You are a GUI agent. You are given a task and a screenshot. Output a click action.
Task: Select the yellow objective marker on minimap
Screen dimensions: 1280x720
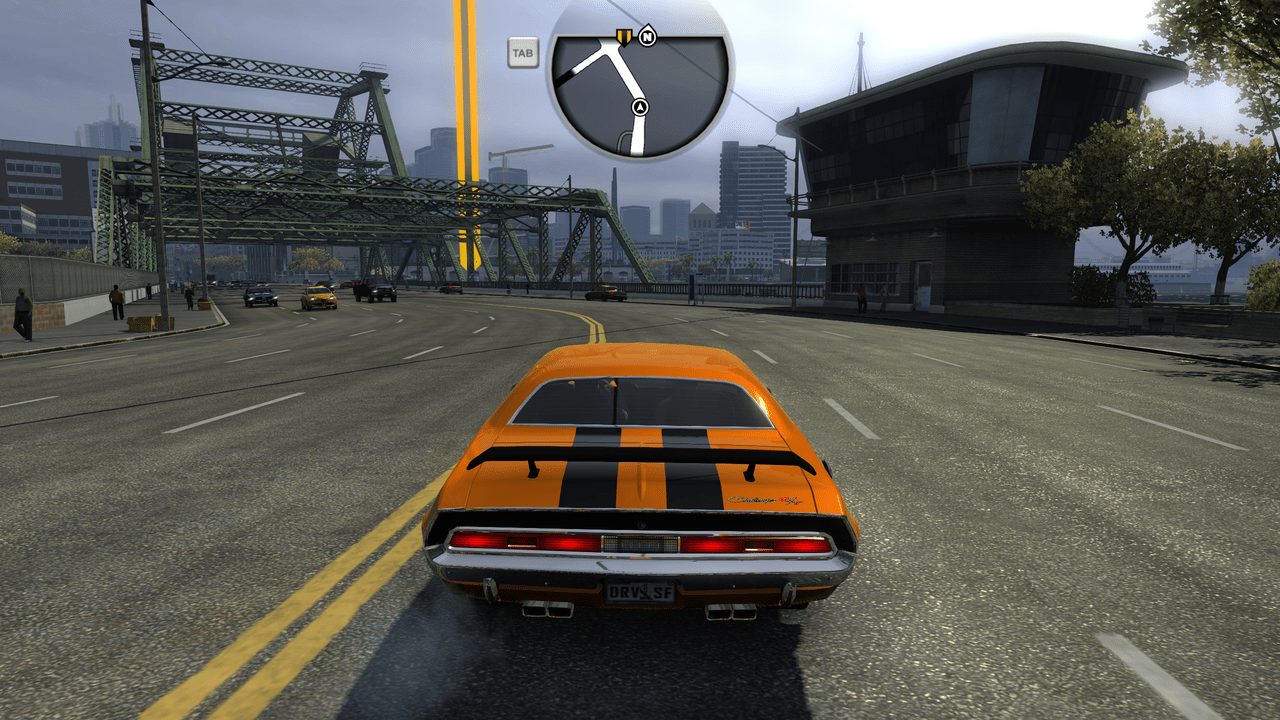624,38
